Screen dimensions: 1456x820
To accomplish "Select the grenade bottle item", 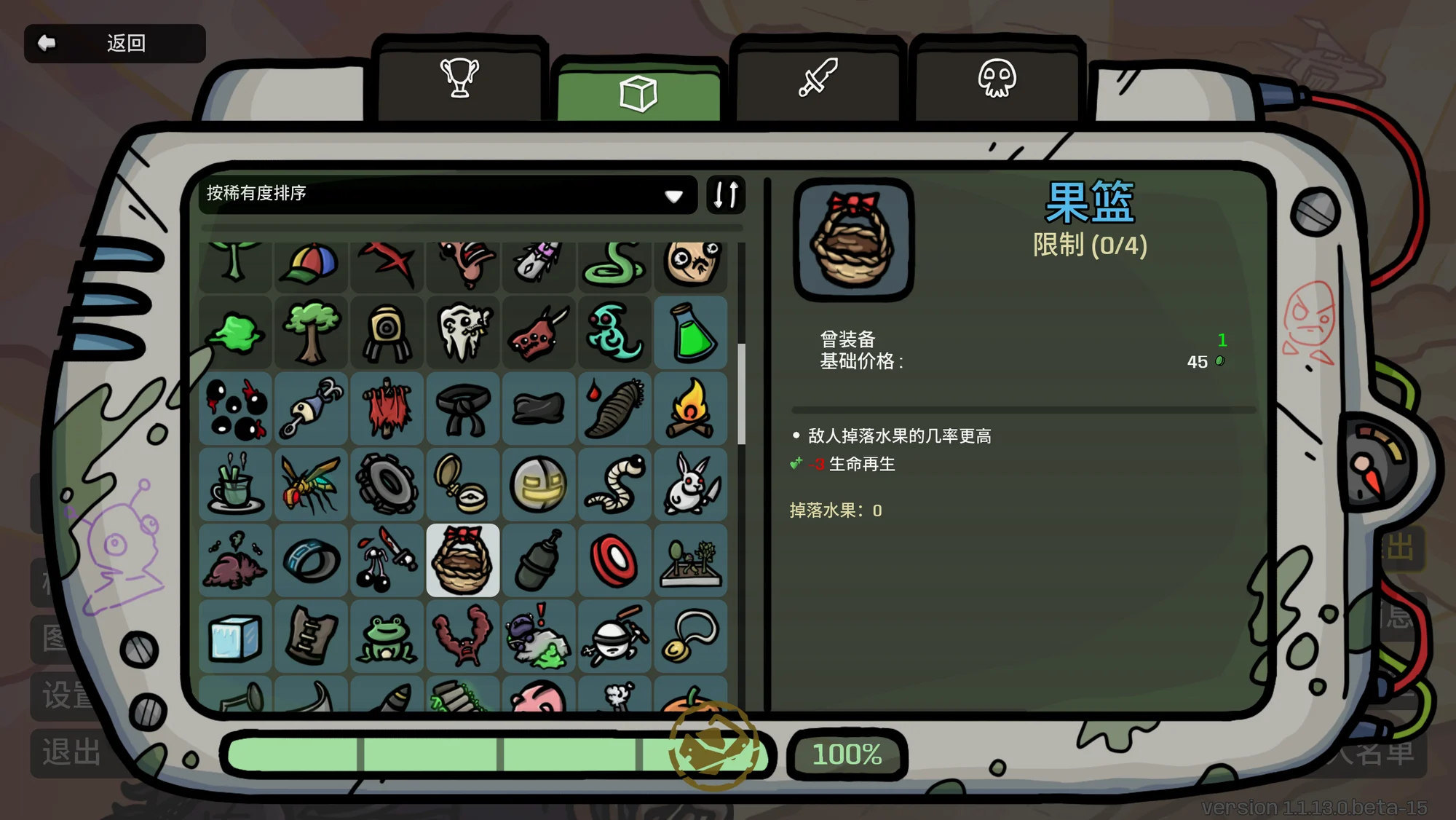I will (539, 560).
